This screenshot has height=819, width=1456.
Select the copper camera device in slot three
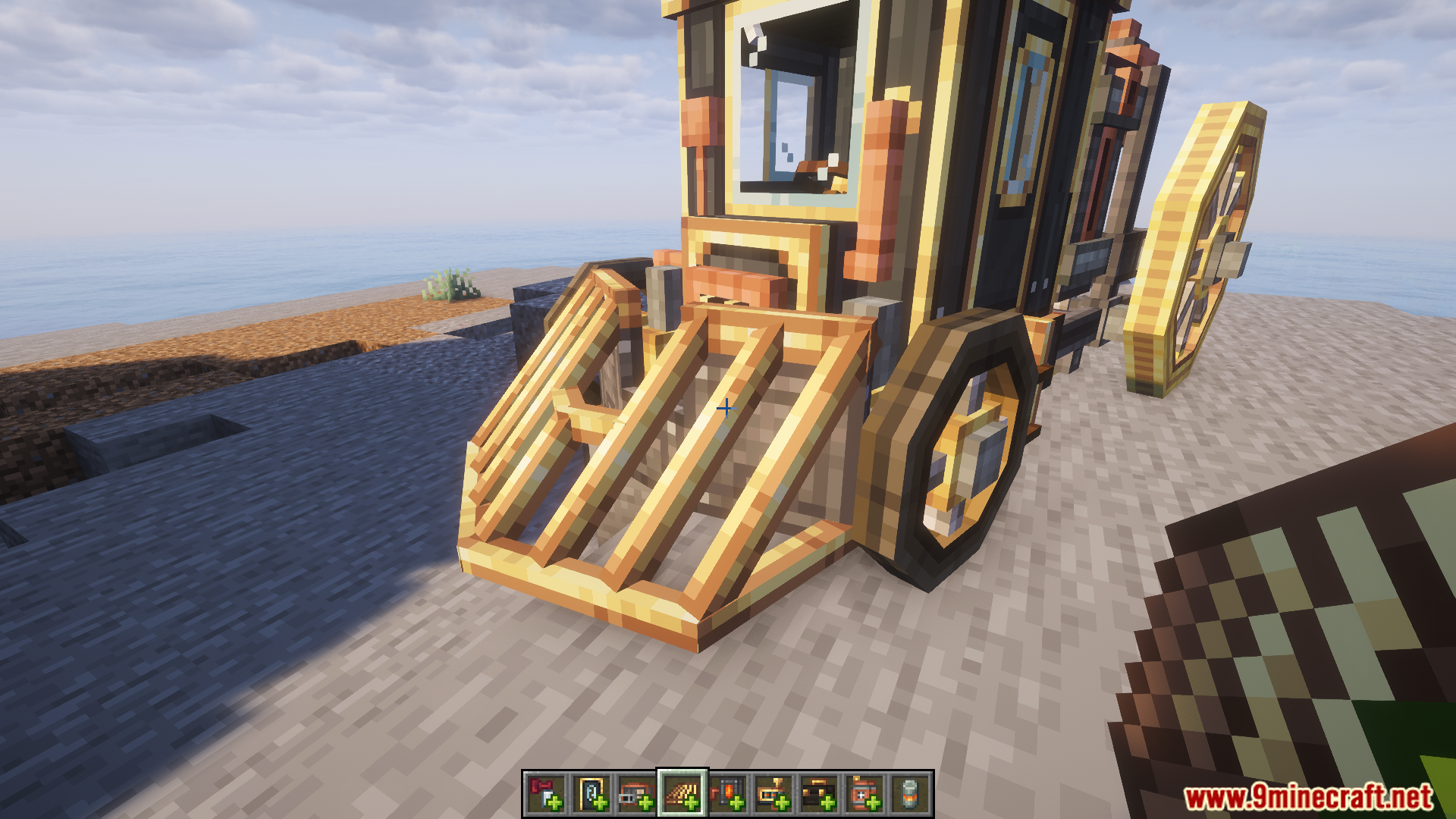[635, 792]
